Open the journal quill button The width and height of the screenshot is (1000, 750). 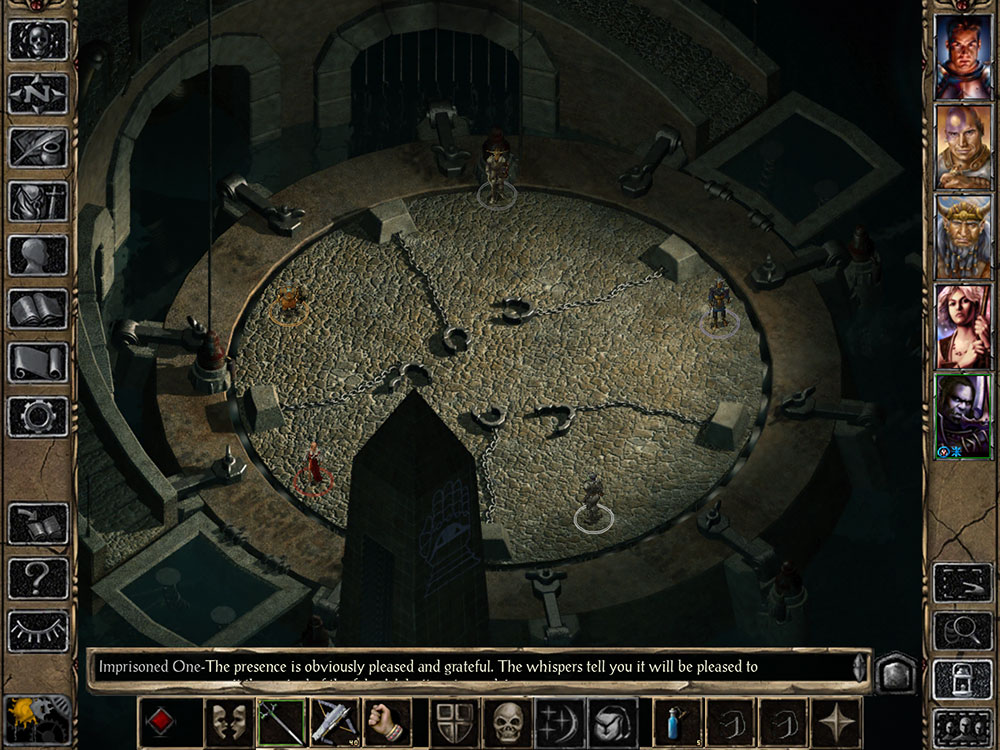(x=38, y=148)
